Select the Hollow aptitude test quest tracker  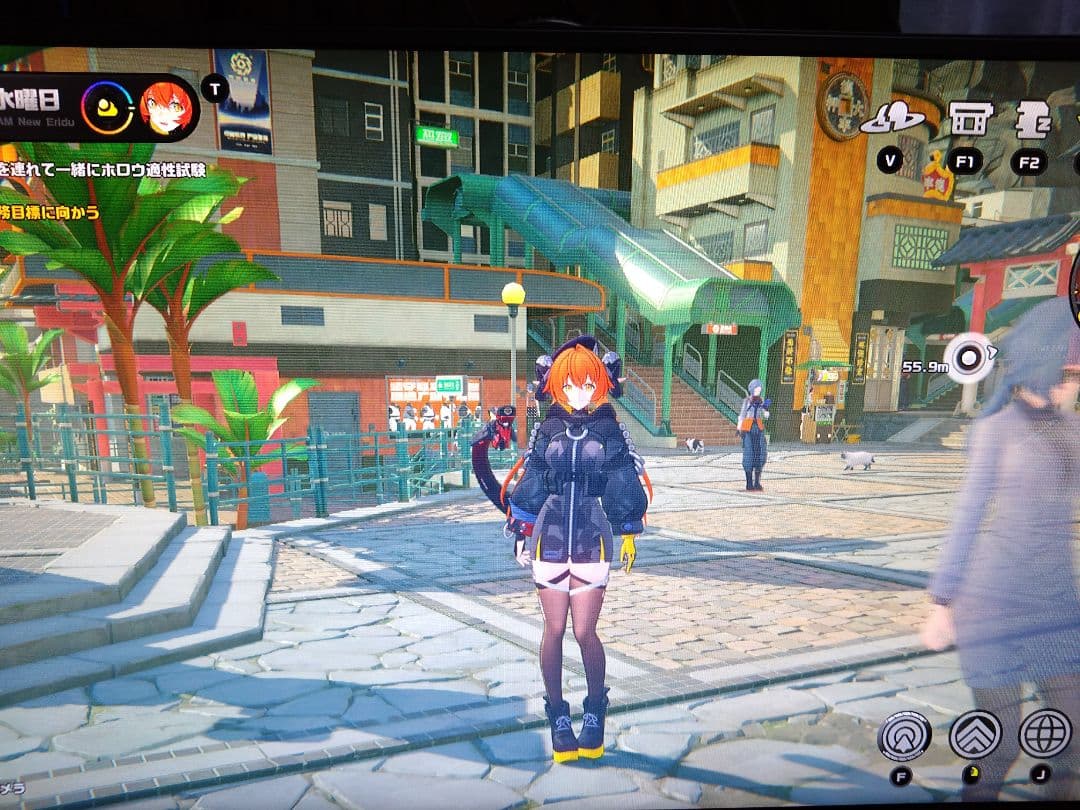click(x=105, y=170)
